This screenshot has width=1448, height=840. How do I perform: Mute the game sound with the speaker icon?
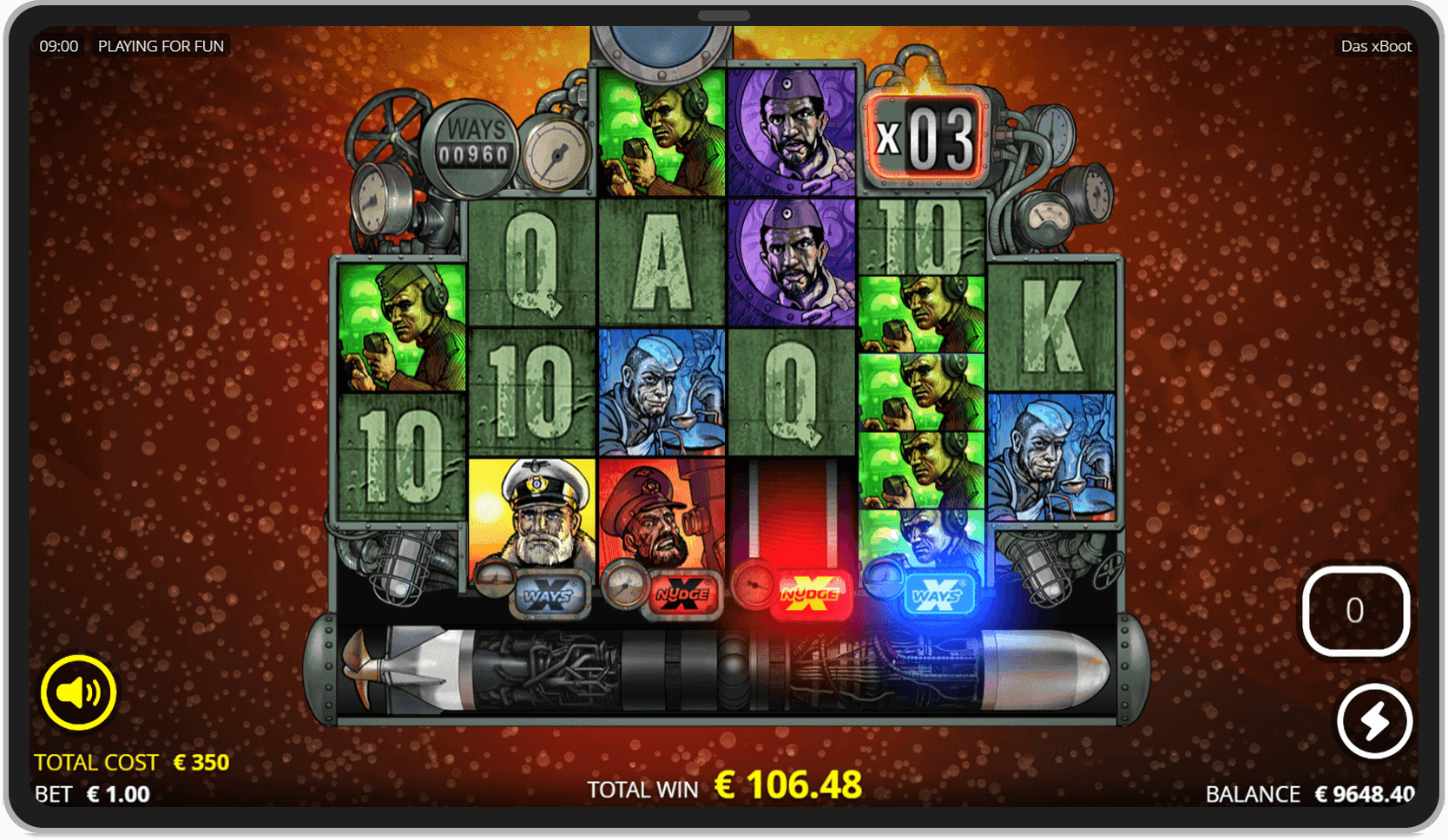tap(76, 692)
